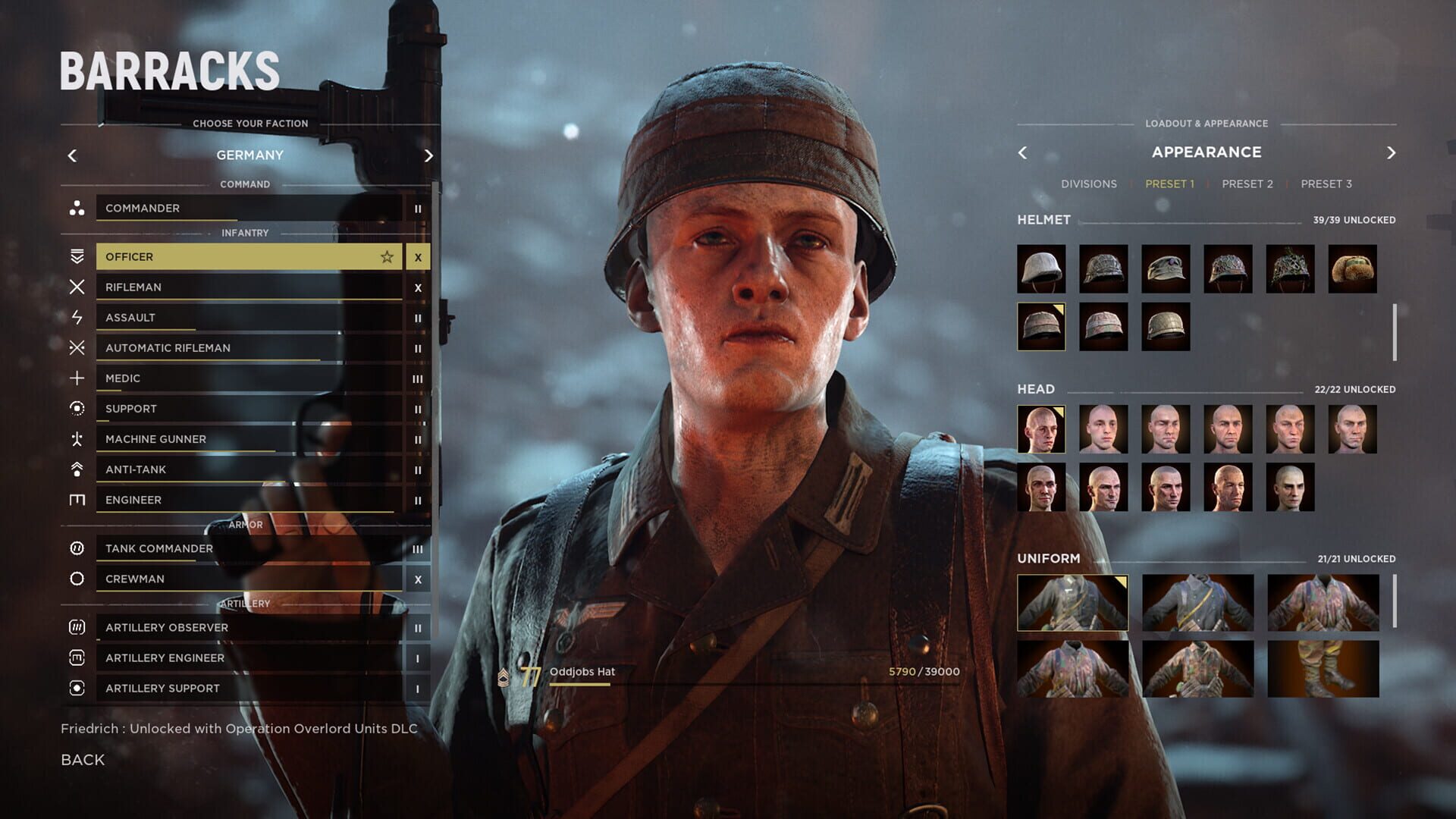Select the Commander class icon

pos(76,208)
